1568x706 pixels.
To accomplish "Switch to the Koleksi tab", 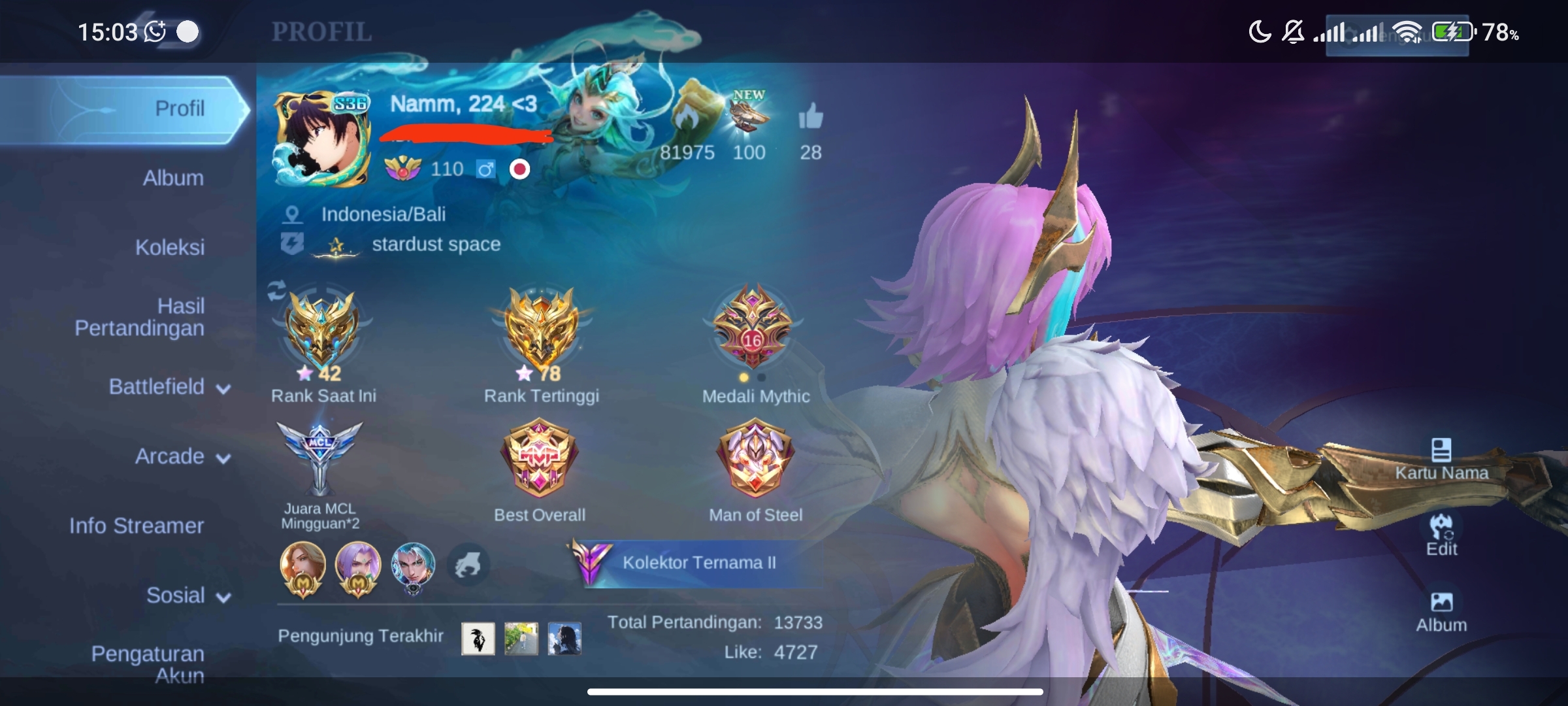I will [x=170, y=247].
